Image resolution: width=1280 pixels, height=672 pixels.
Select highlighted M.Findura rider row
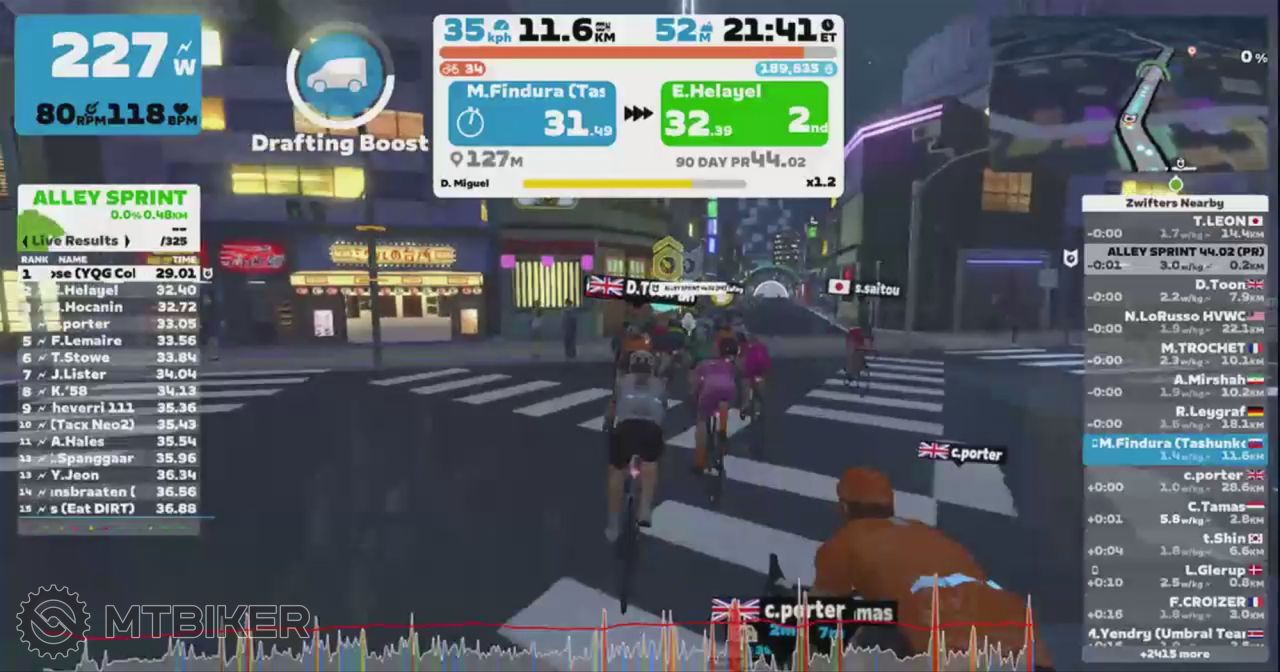(x=1174, y=449)
